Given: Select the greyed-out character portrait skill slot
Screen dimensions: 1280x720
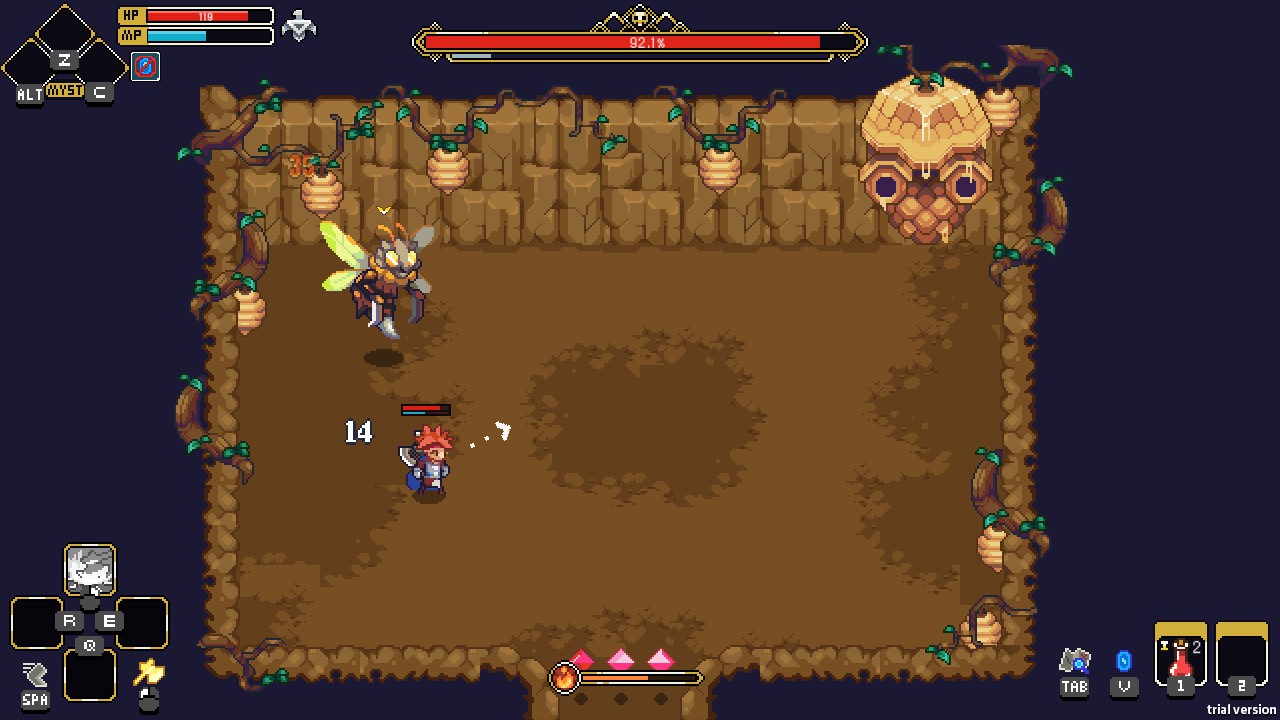Looking at the screenshot, I should point(90,570).
